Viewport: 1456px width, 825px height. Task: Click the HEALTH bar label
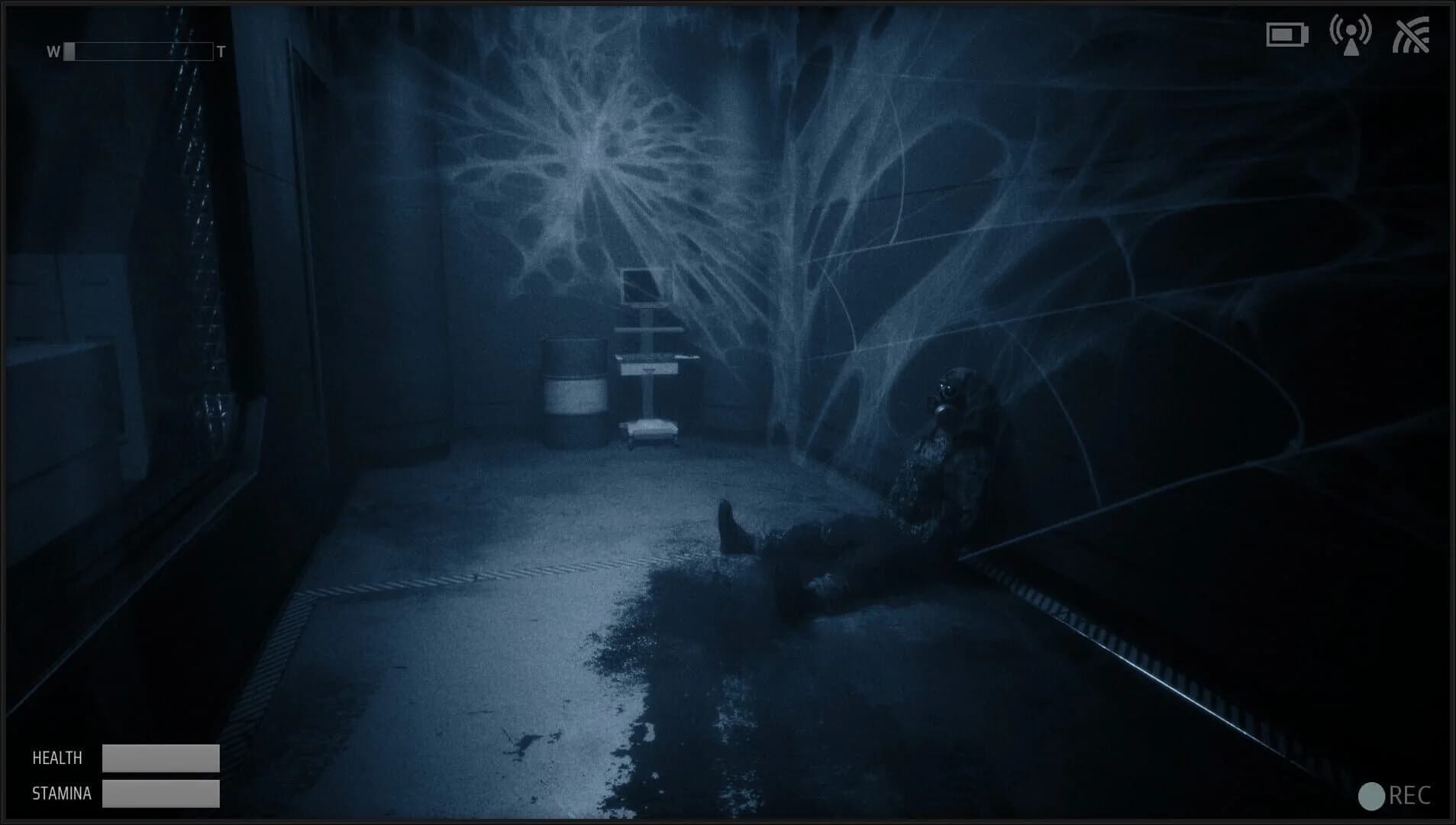[x=56, y=758]
